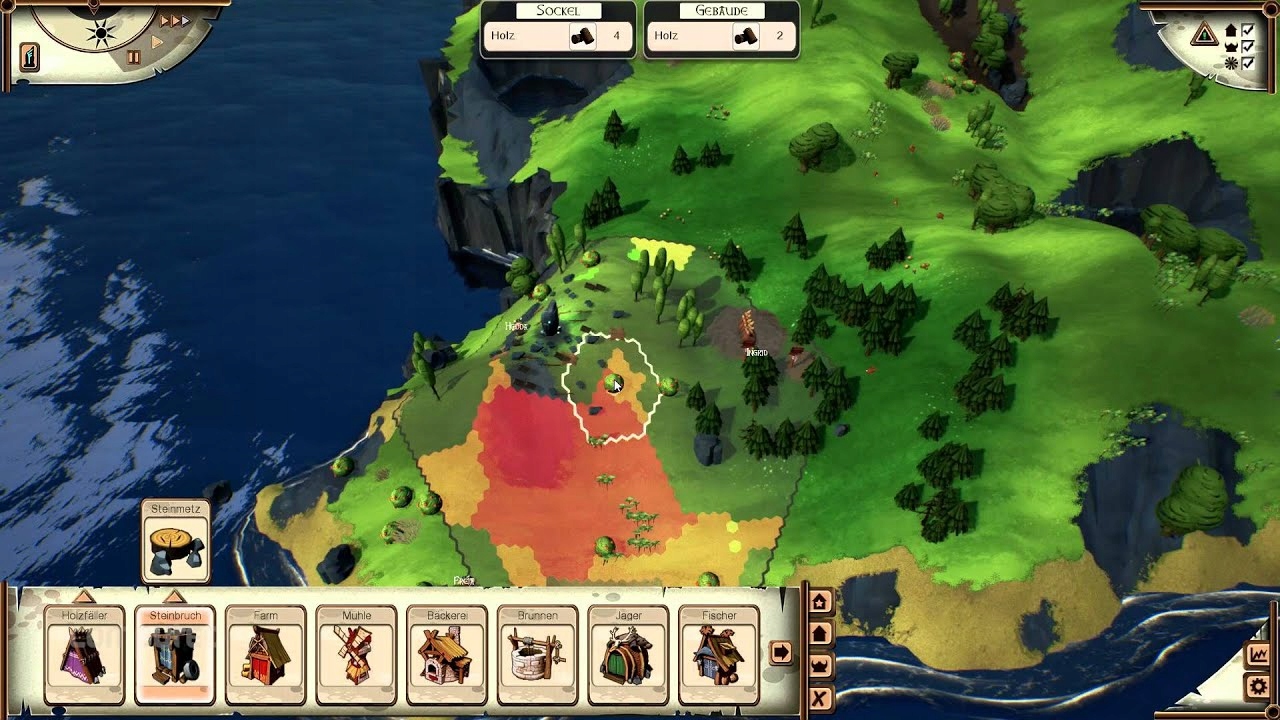This screenshot has width=1280, height=720.
Task: Select the Fischer building
Action: point(718,655)
